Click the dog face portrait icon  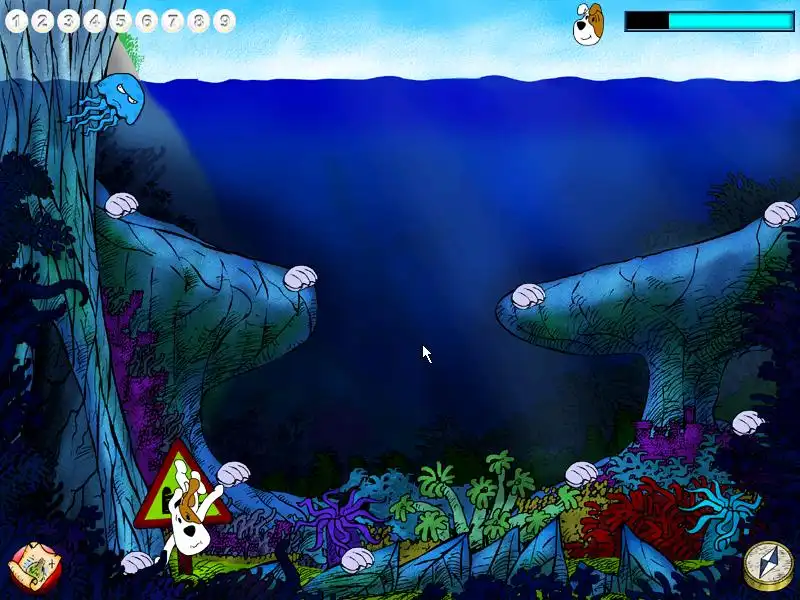588,23
